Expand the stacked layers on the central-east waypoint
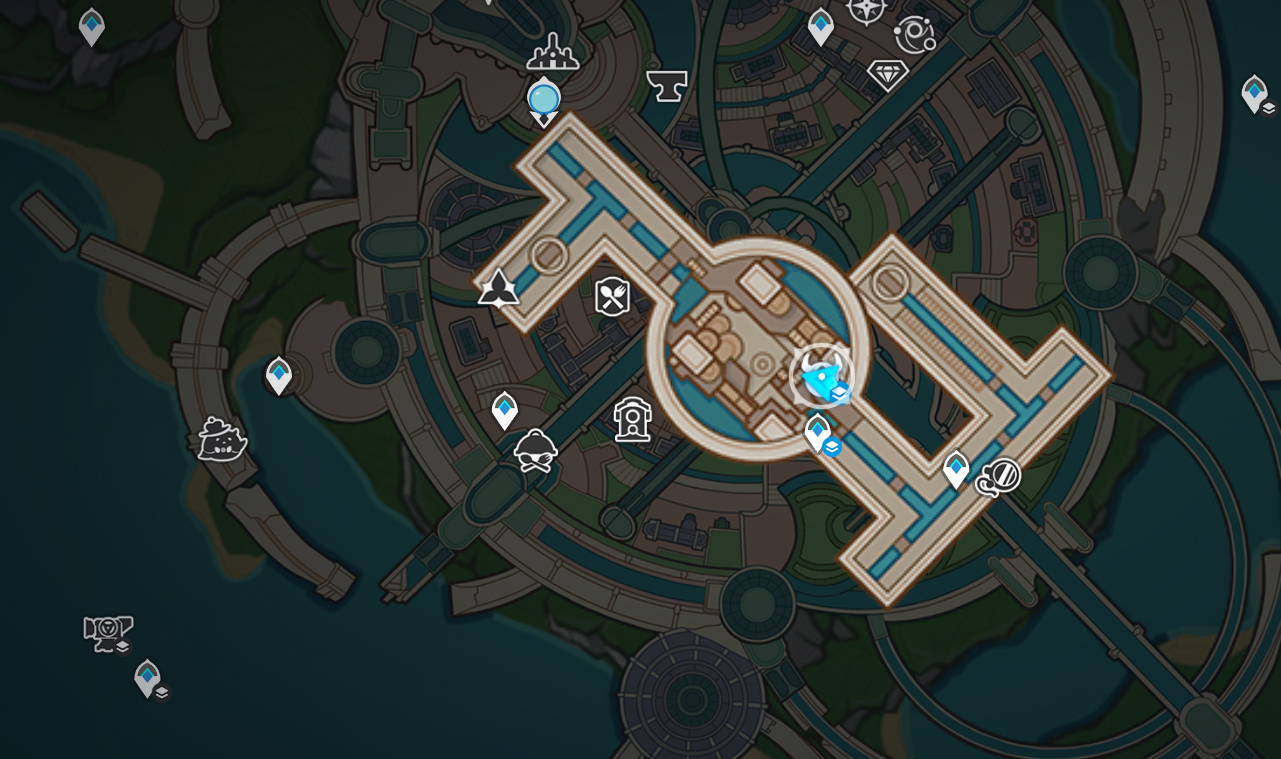The height and width of the screenshot is (759, 1281). pos(830,449)
